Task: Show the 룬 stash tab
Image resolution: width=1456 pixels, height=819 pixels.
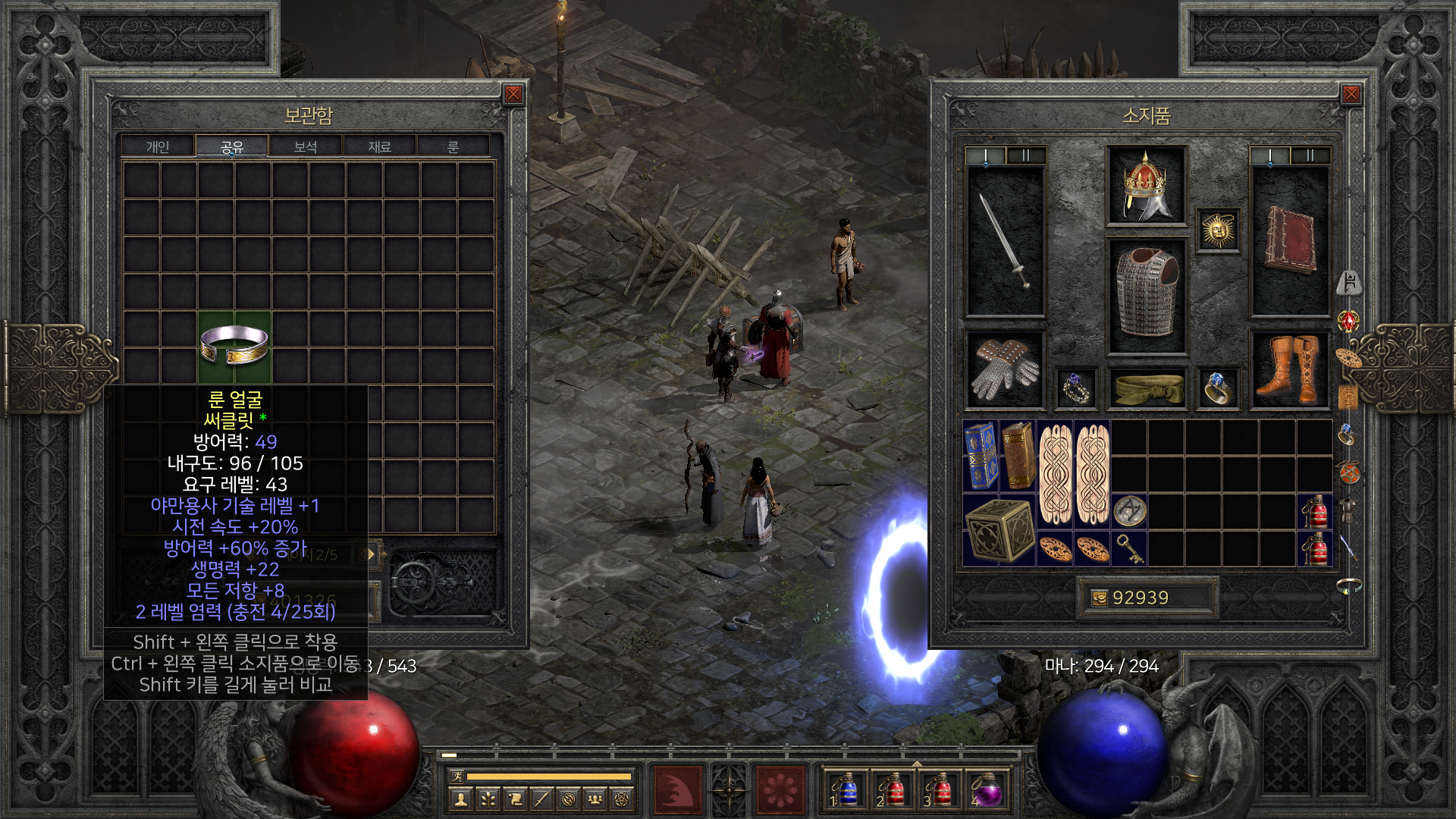Action: pos(453,146)
